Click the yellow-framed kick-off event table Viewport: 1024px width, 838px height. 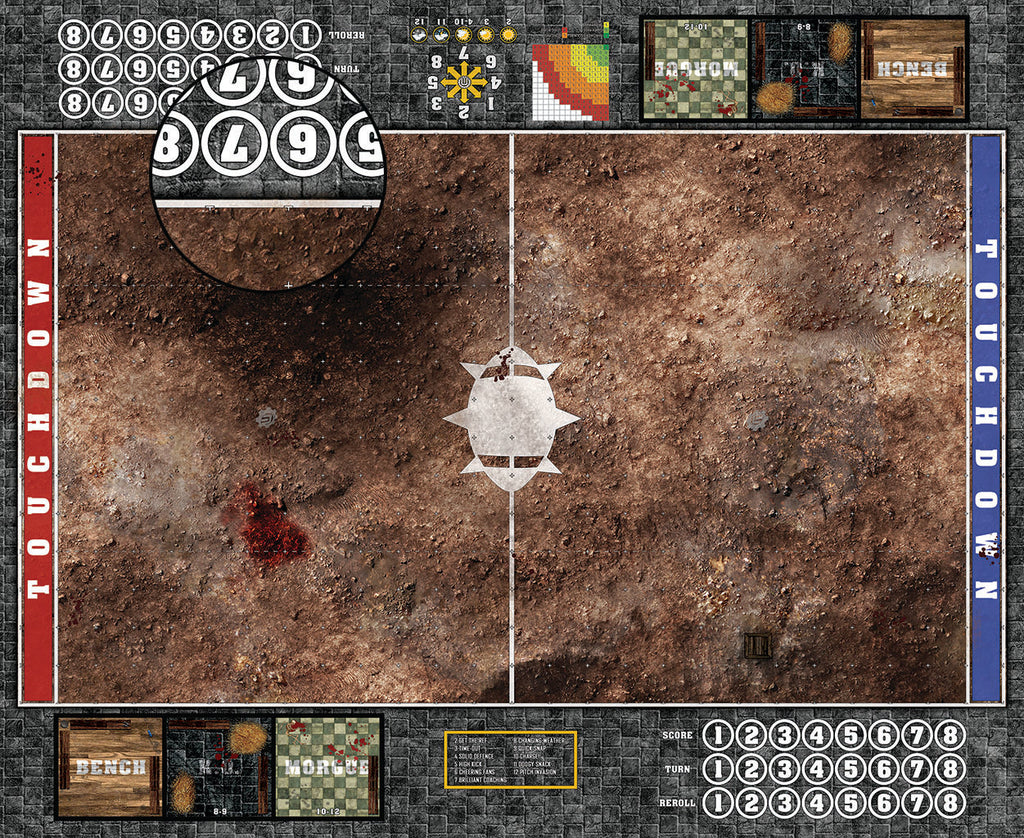510,758
